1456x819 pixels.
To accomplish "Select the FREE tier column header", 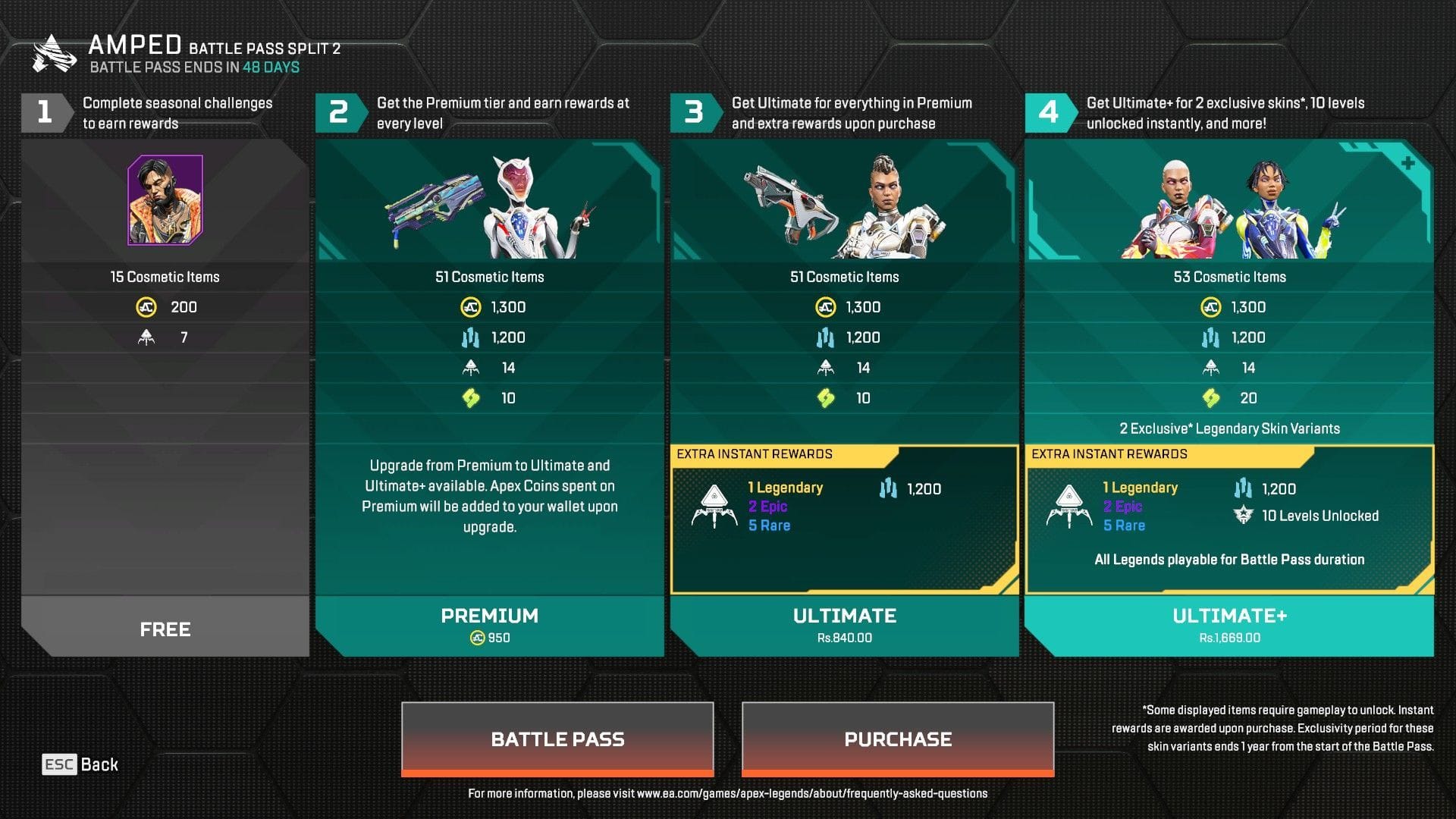I will 165,628.
